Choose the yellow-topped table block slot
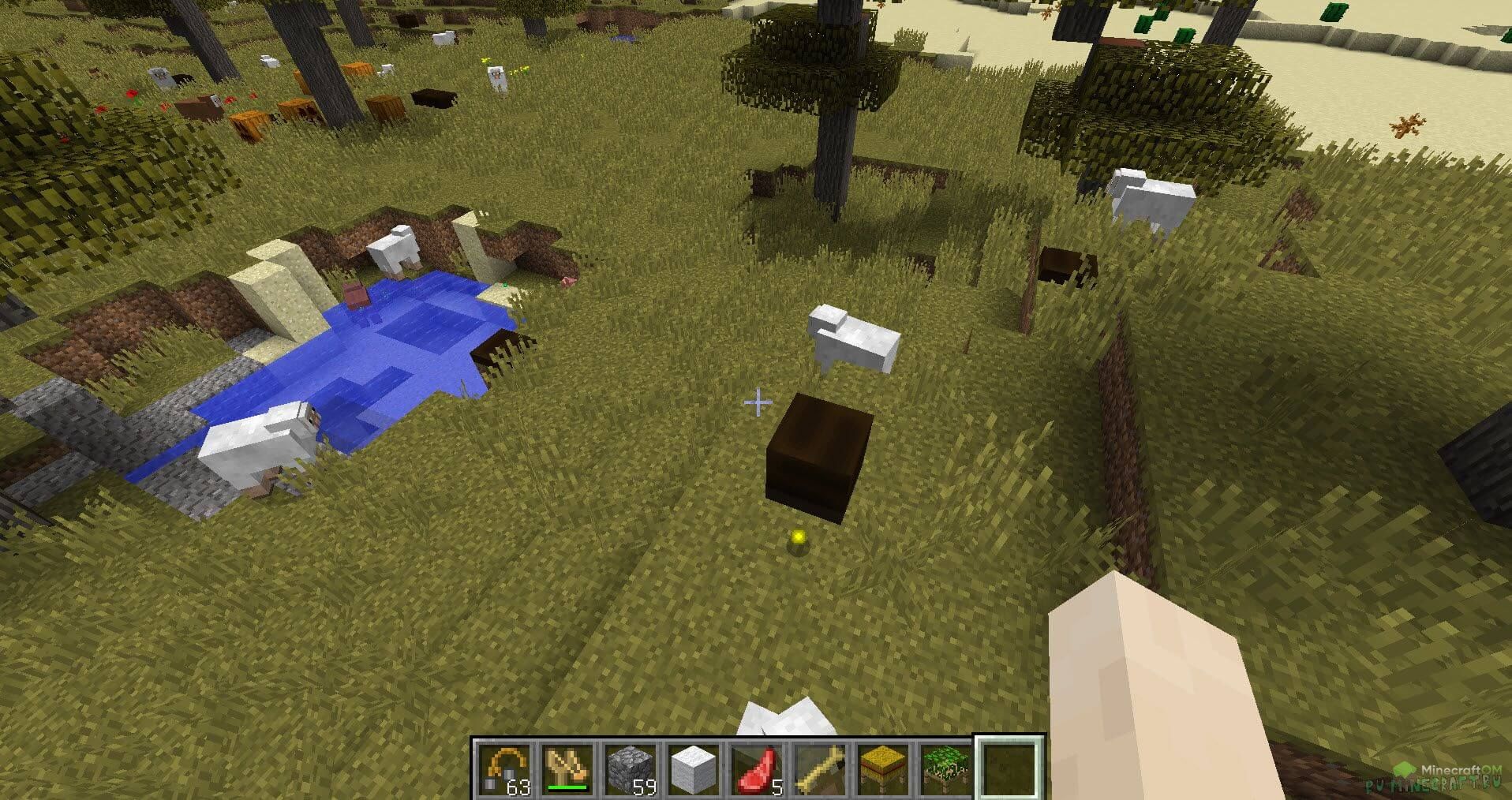The image size is (1512, 800). [x=883, y=769]
